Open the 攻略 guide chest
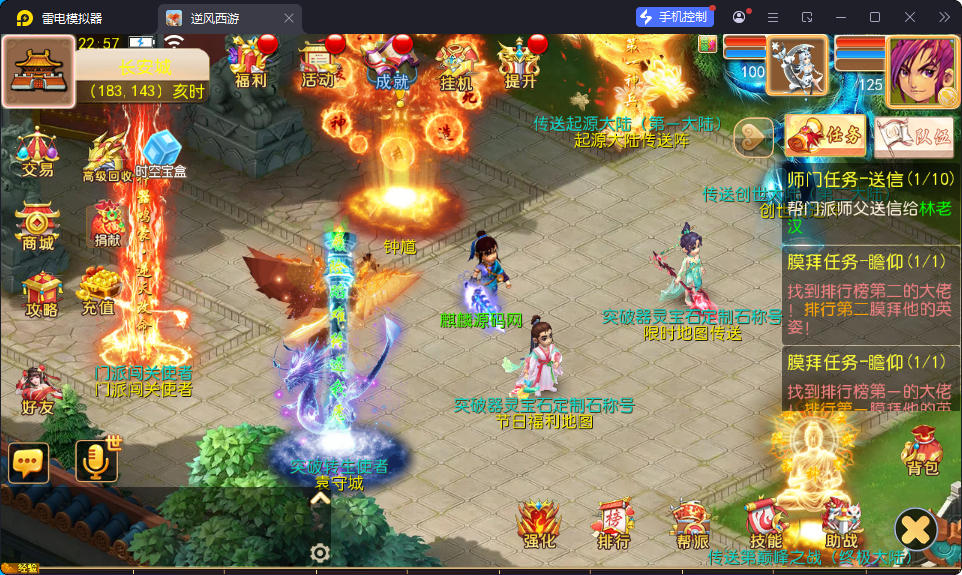Screen dimensions: 962x575 (42, 294)
